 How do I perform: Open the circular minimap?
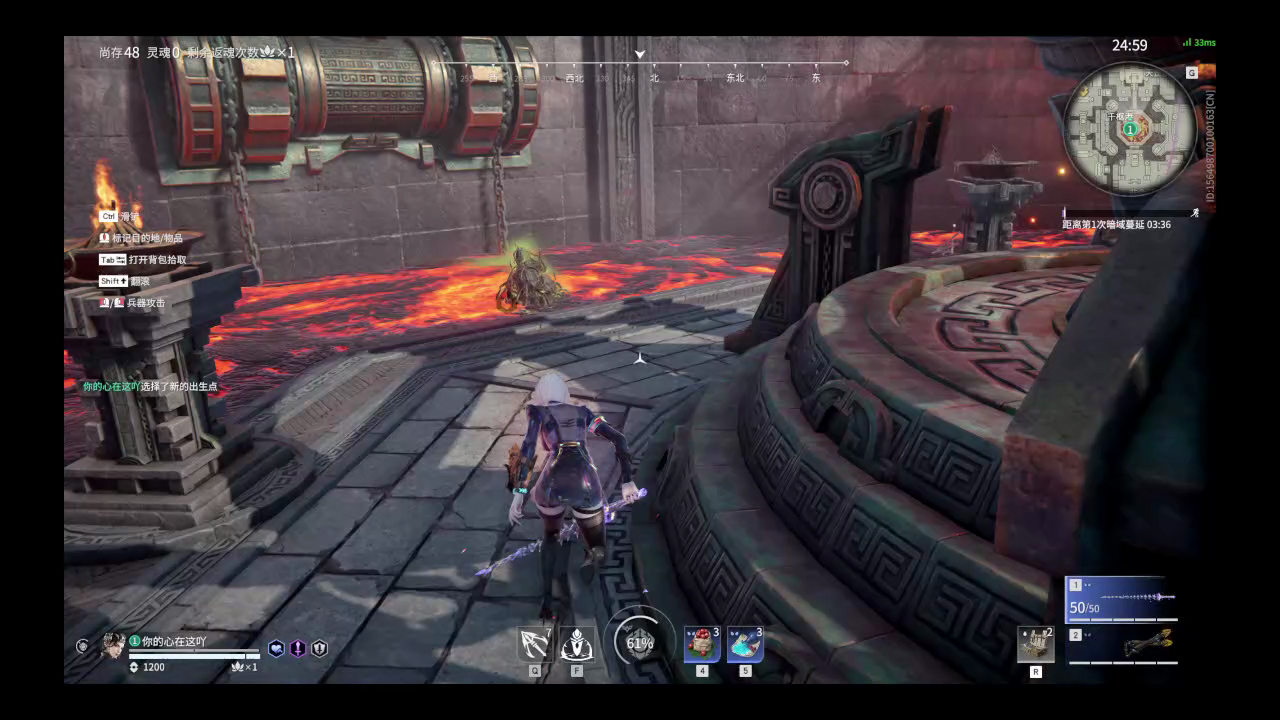[1130, 129]
